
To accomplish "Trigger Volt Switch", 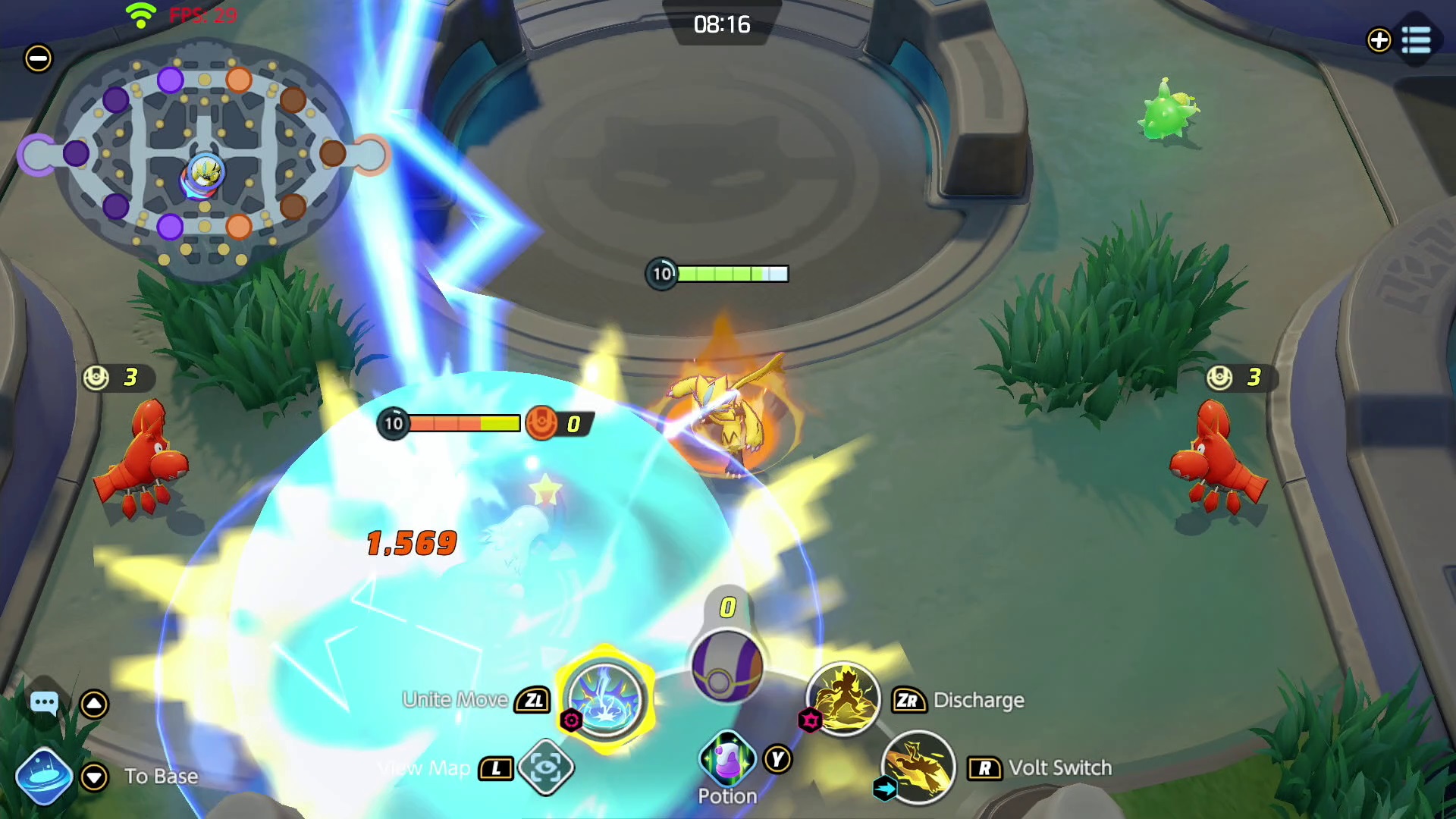I will pyautogui.click(x=918, y=767).
